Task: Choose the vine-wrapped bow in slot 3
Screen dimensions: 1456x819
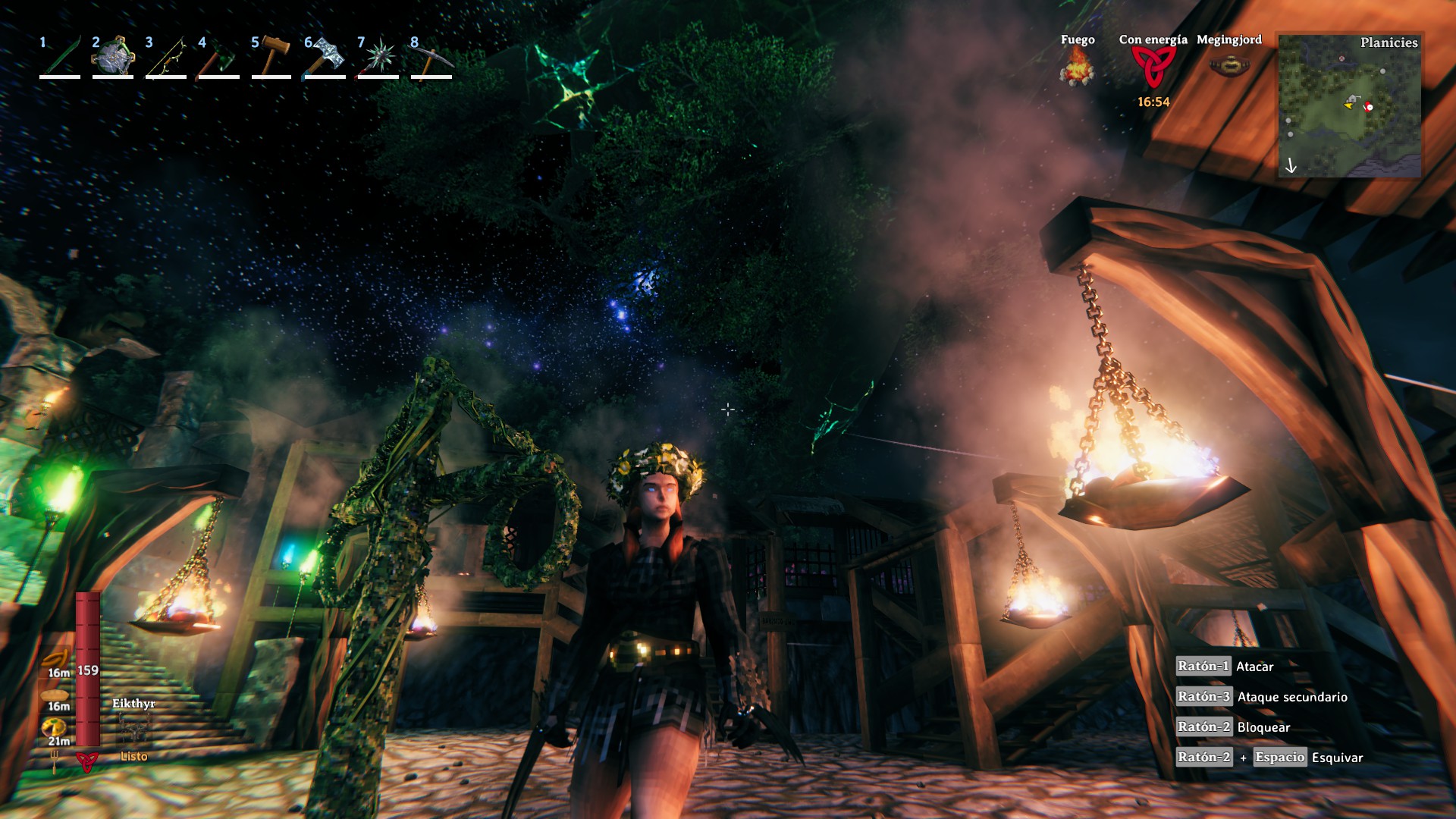Action: [166, 57]
